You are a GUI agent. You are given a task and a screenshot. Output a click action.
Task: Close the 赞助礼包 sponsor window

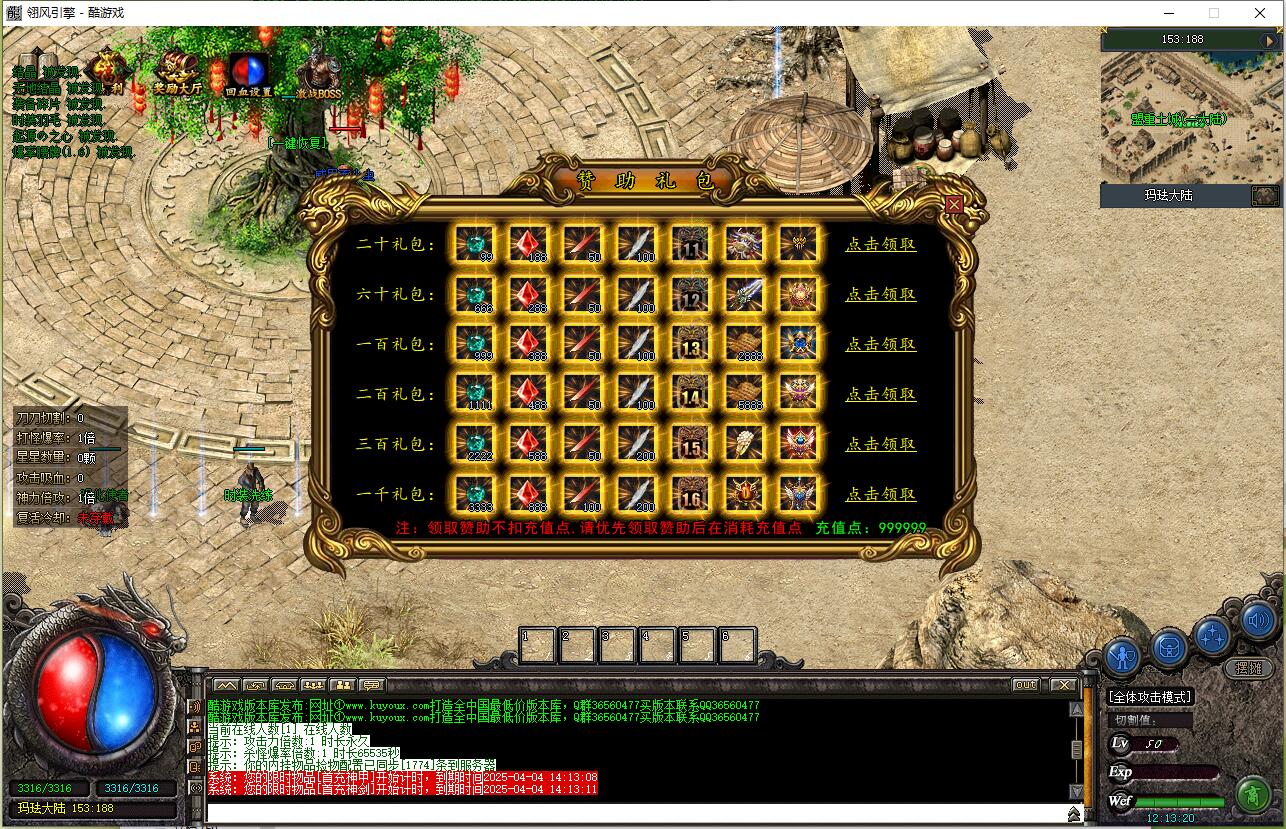pos(954,204)
